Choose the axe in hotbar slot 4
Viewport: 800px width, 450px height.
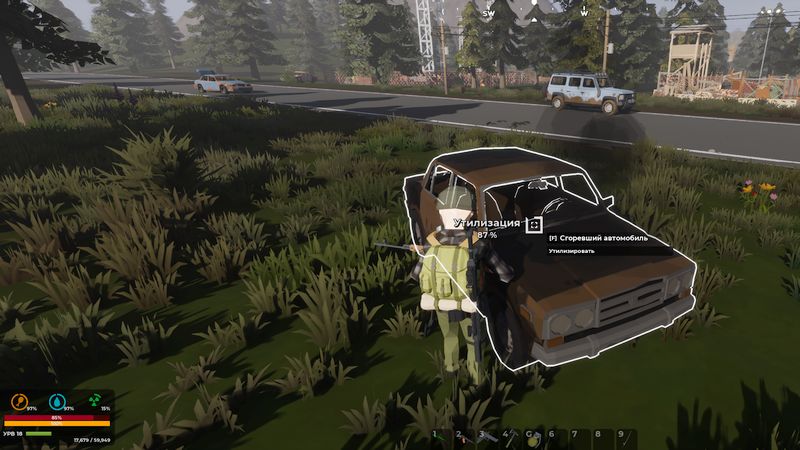click(510, 437)
